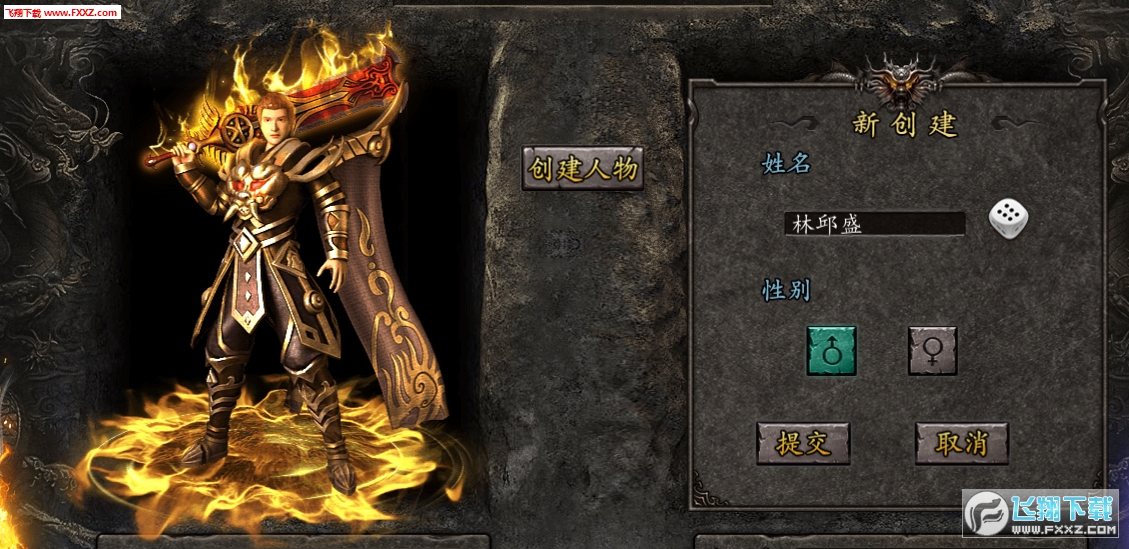This screenshot has width=1129, height=549.
Task: Cancel creation with 取消
Action: [x=961, y=443]
